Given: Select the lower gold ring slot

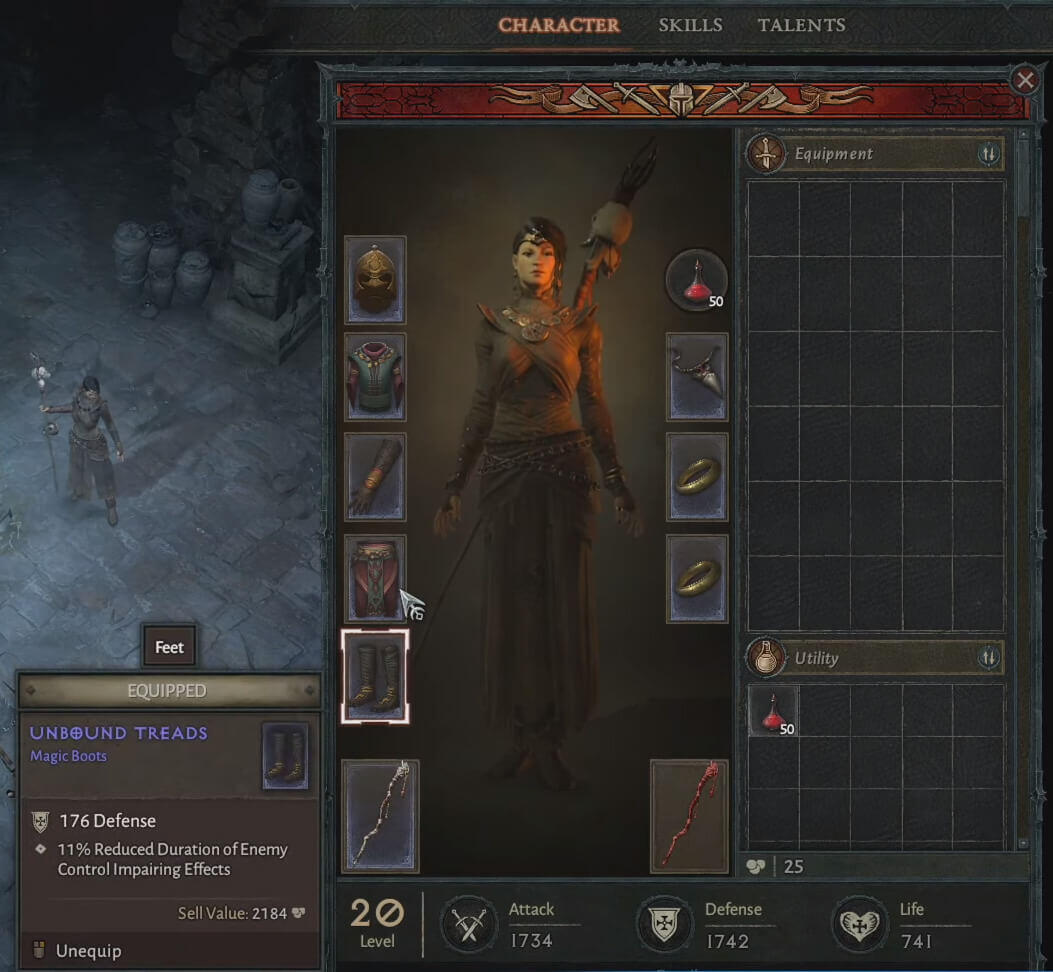Looking at the screenshot, I should click(697, 578).
